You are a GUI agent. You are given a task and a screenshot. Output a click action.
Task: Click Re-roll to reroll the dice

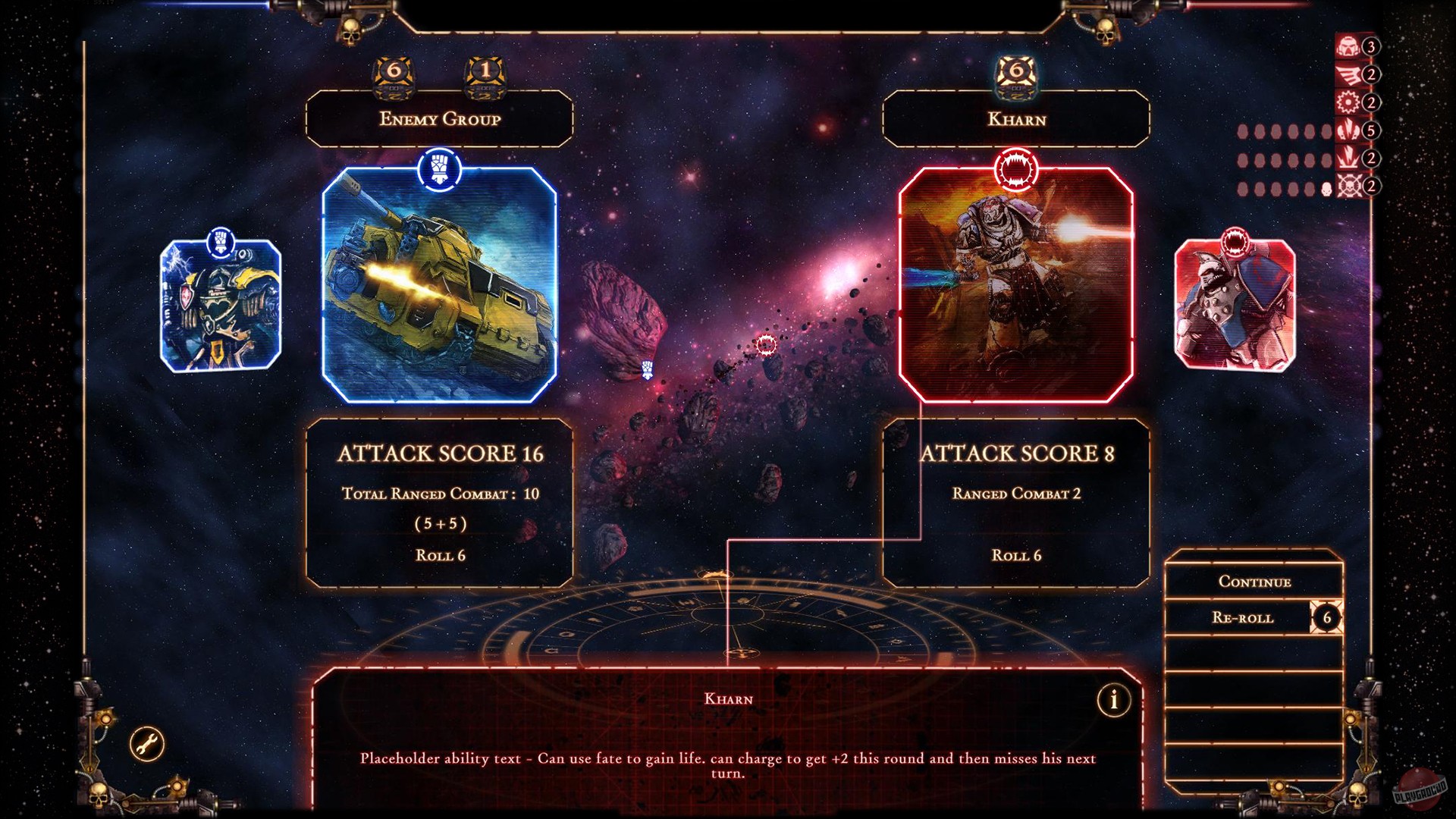click(x=1244, y=618)
